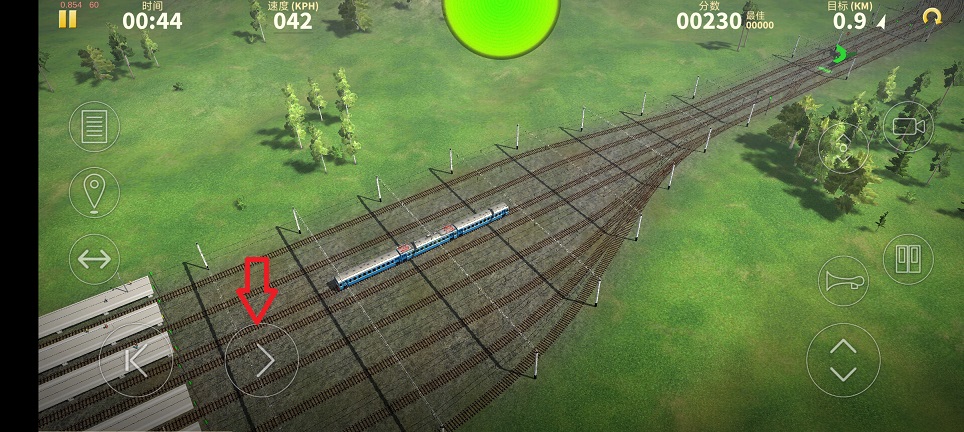Pause the game with the yellow pause button

(x=68, y=18)
